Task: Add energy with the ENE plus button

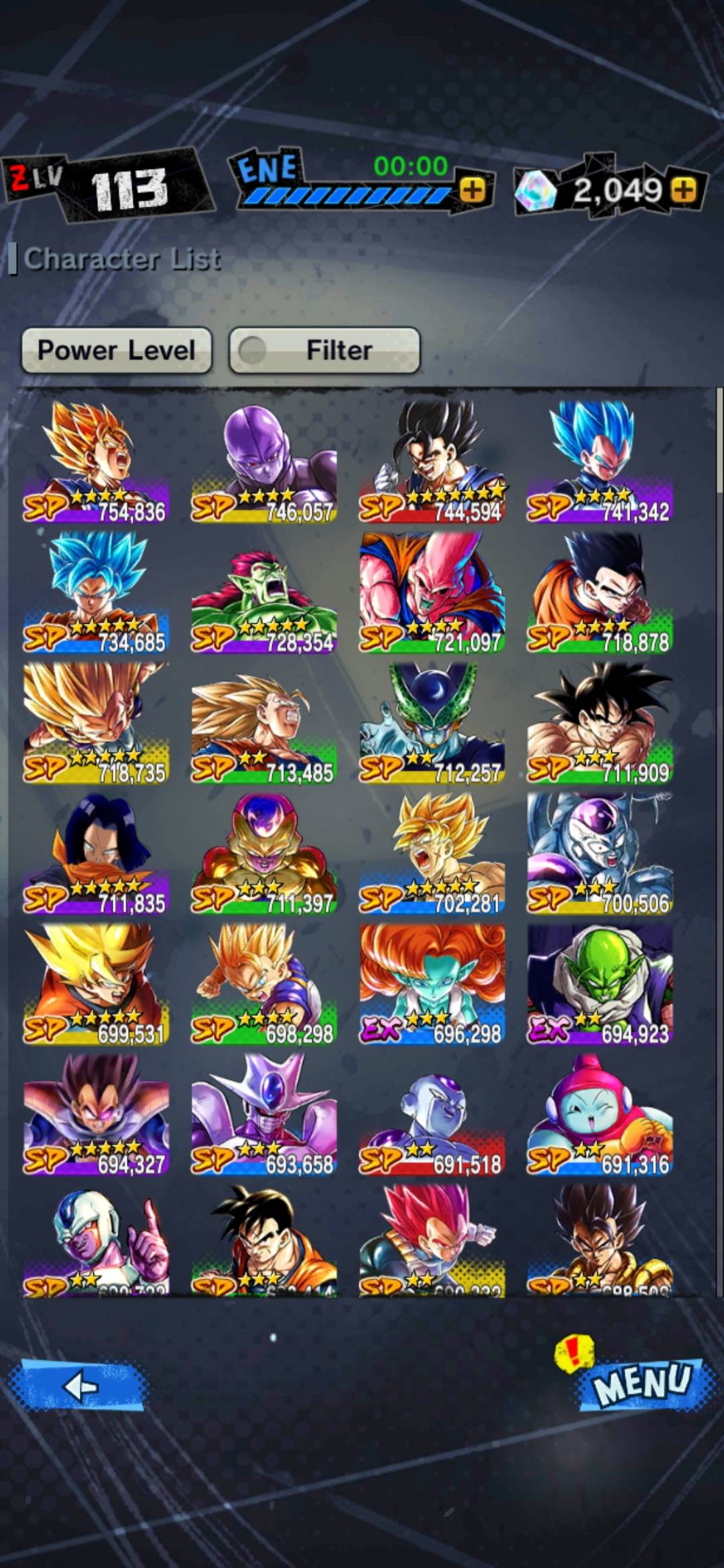Action: pos(473,190)
